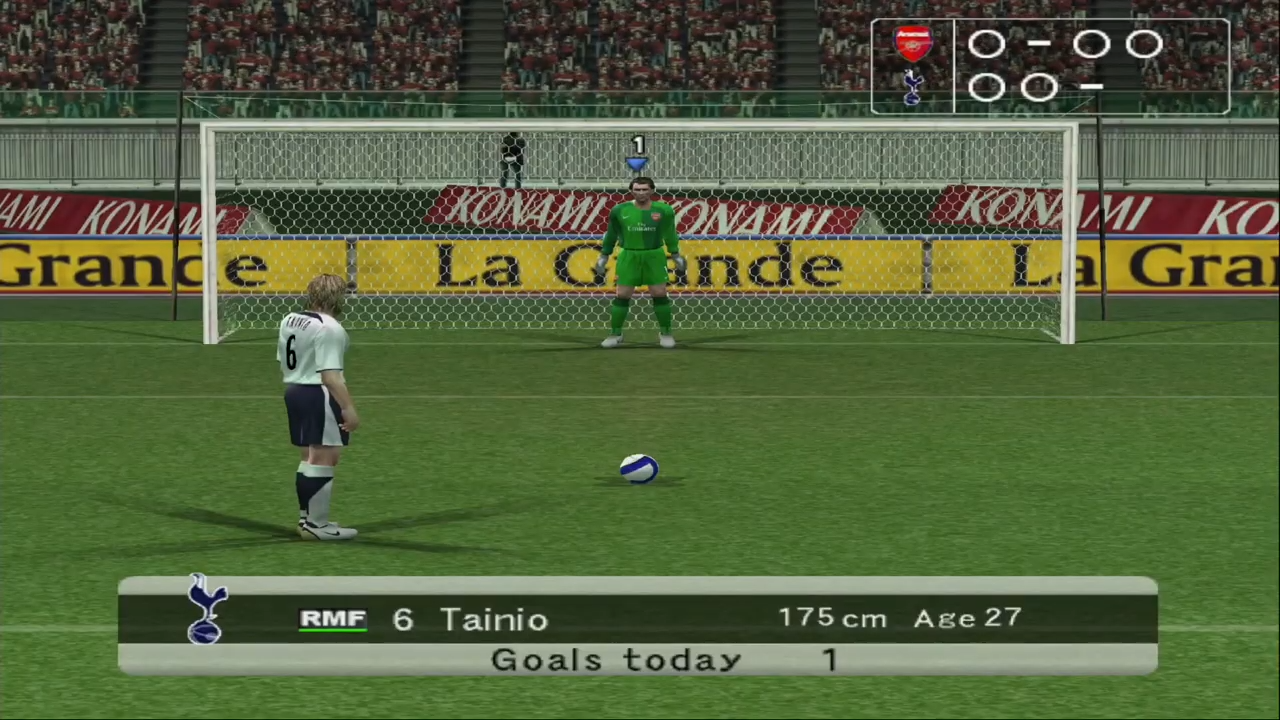This screenshot has width=1280, height=720.
Task: Click the penalty number 1 indicator above the crossbar
Action: coord(637,143)
